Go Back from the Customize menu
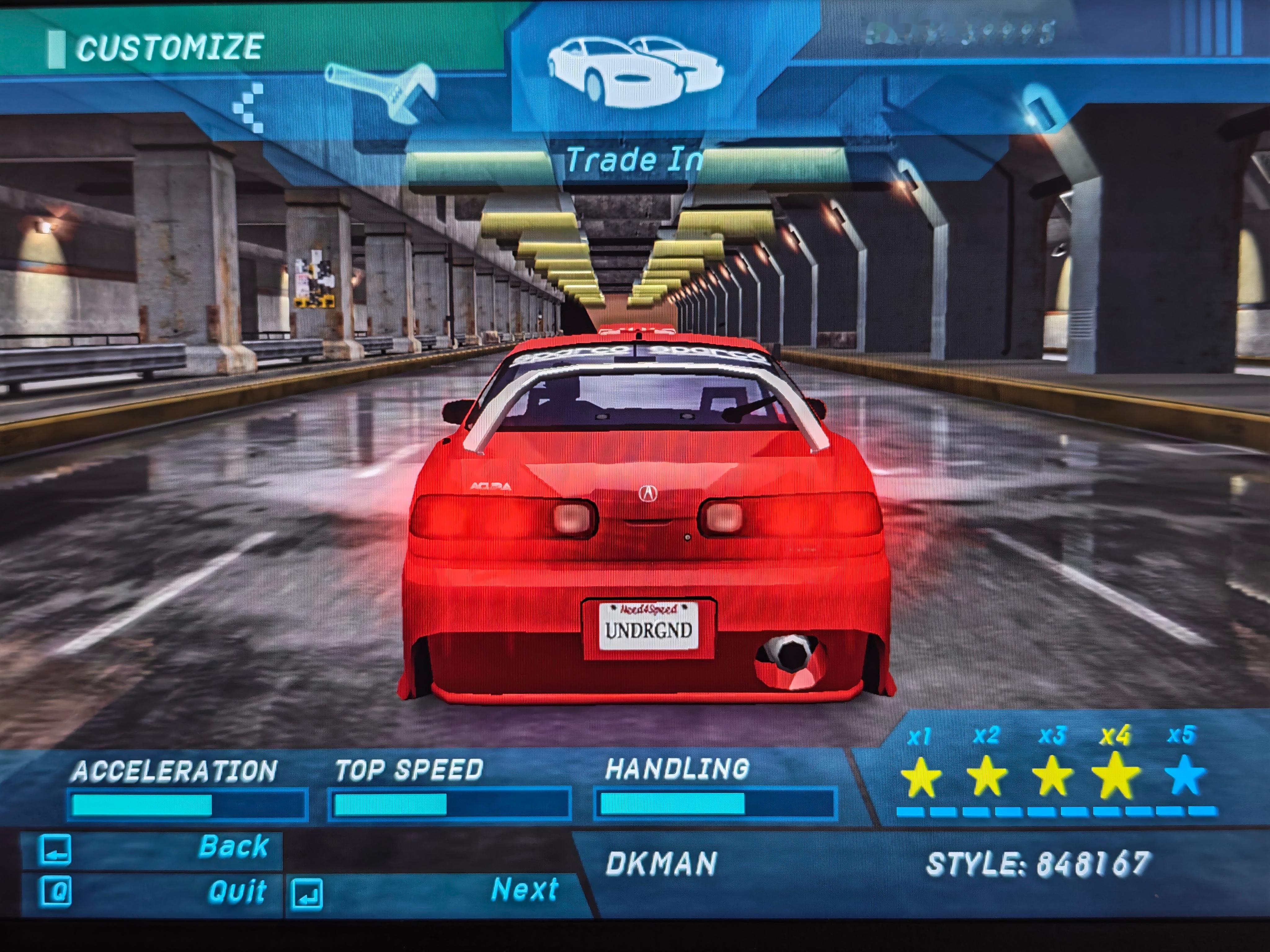This screenshot has height=952, width=1270. pos(152,848)
